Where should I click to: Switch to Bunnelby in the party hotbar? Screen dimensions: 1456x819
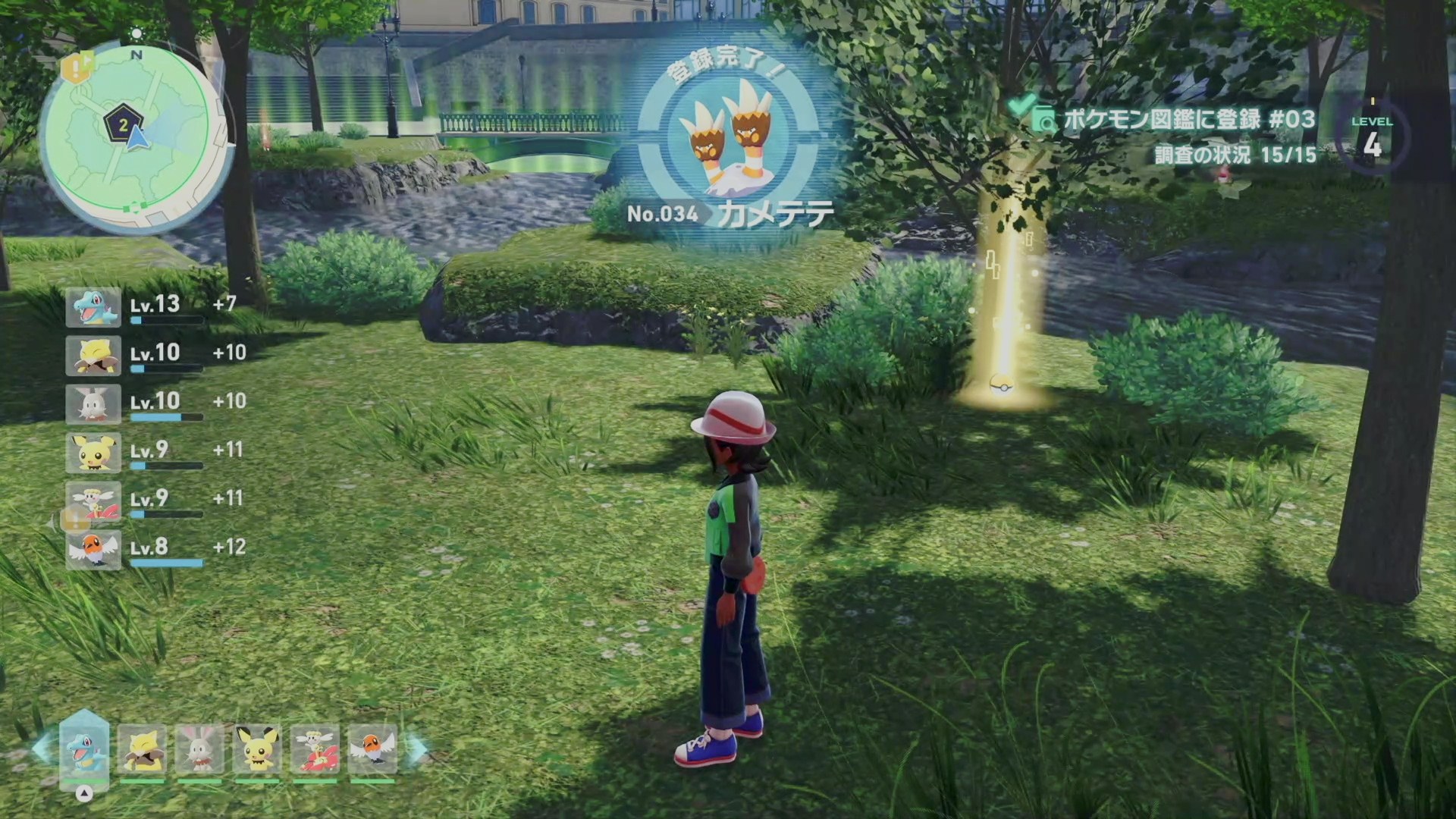coord(199,748)
